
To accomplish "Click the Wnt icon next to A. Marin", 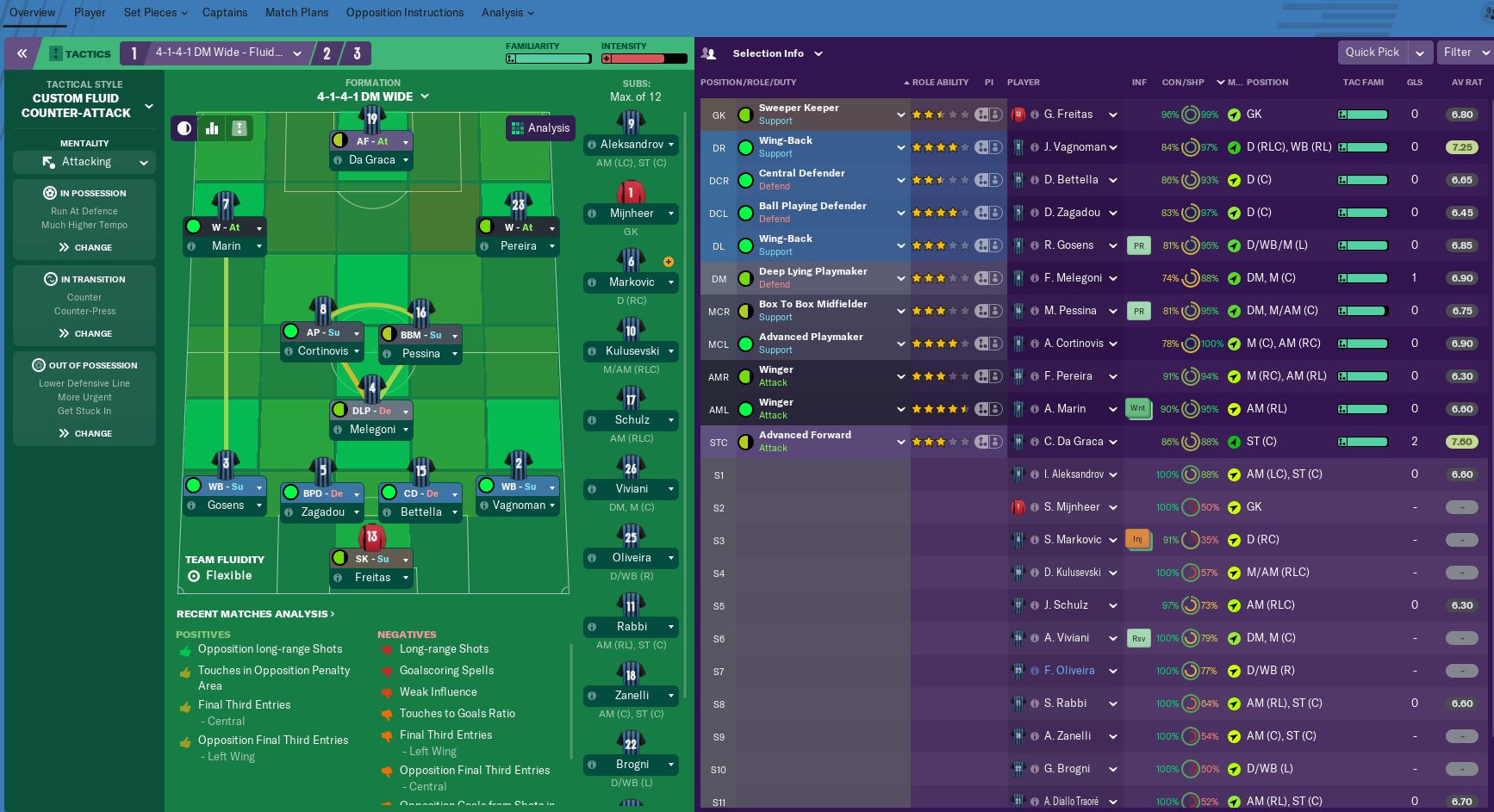I will (x=1138, y=408).
